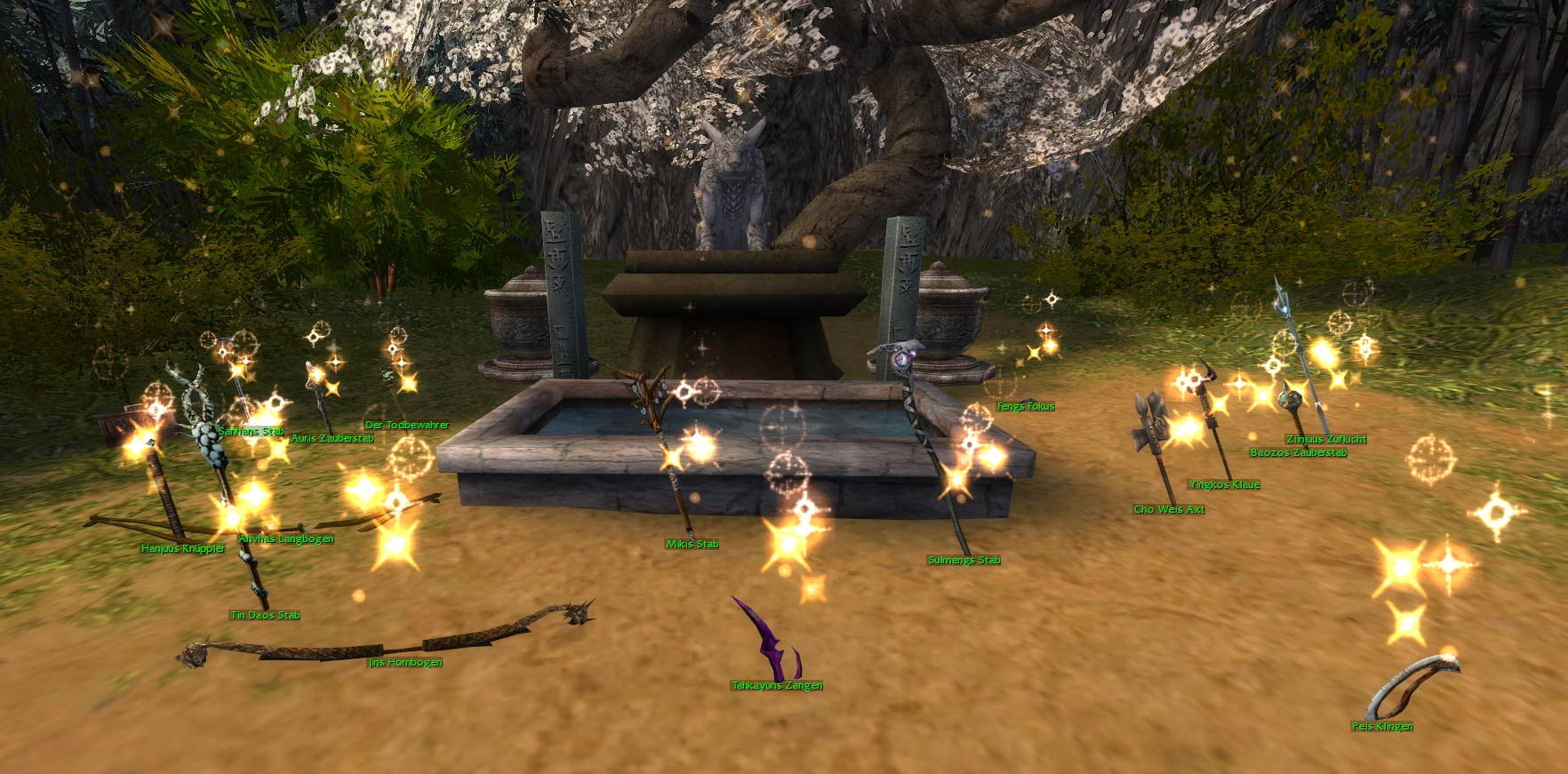Click the "Cho Weis Axt" label
1568x774 pixels.
1169,510
